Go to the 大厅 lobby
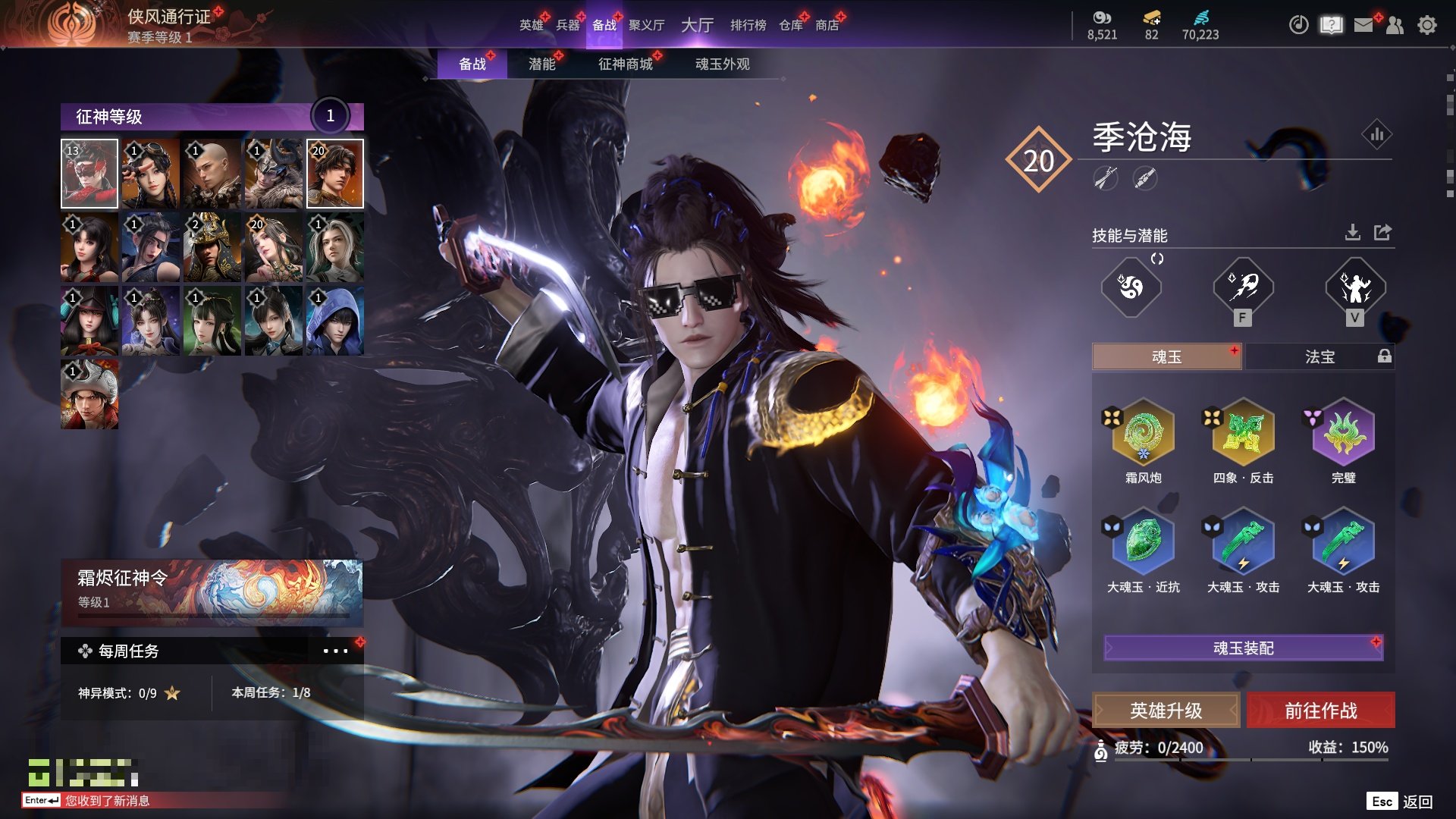 [697, 25]
